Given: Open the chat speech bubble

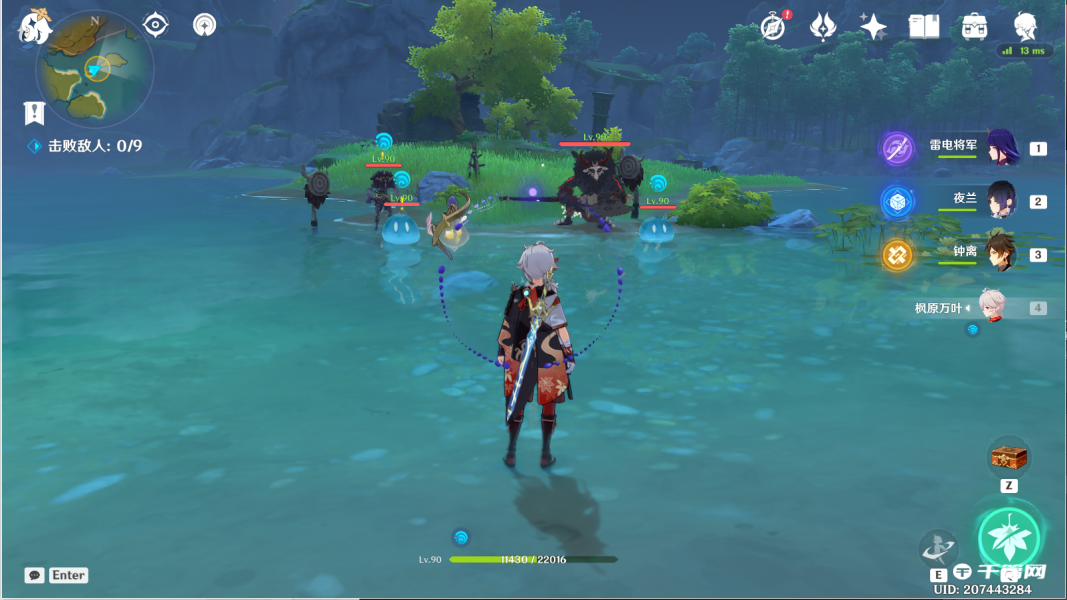Looking at the screenshot, I should click(x=35, y=575).
